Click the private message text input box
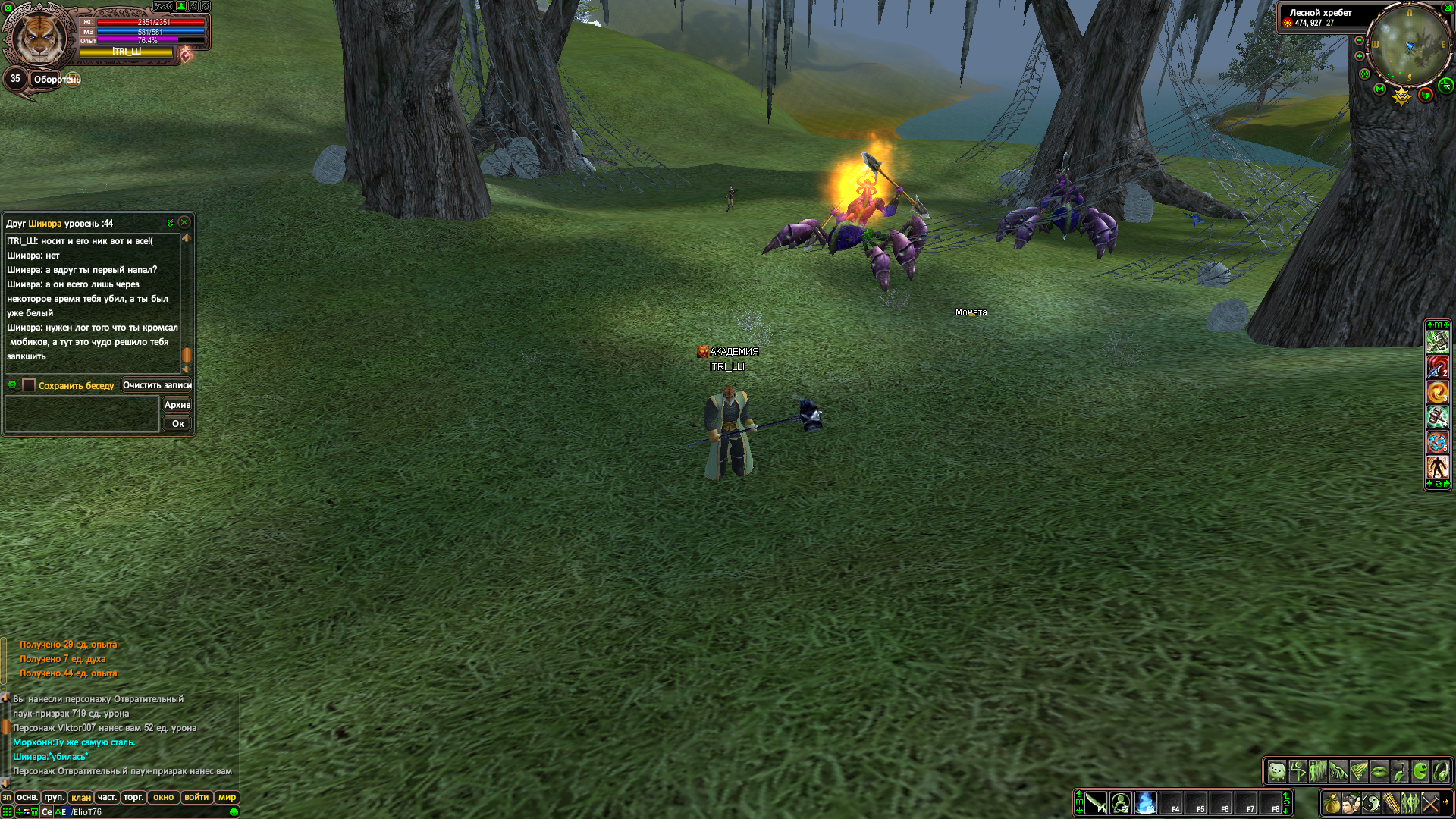This screenshot has width=1456, height=819. coord(82,414)
